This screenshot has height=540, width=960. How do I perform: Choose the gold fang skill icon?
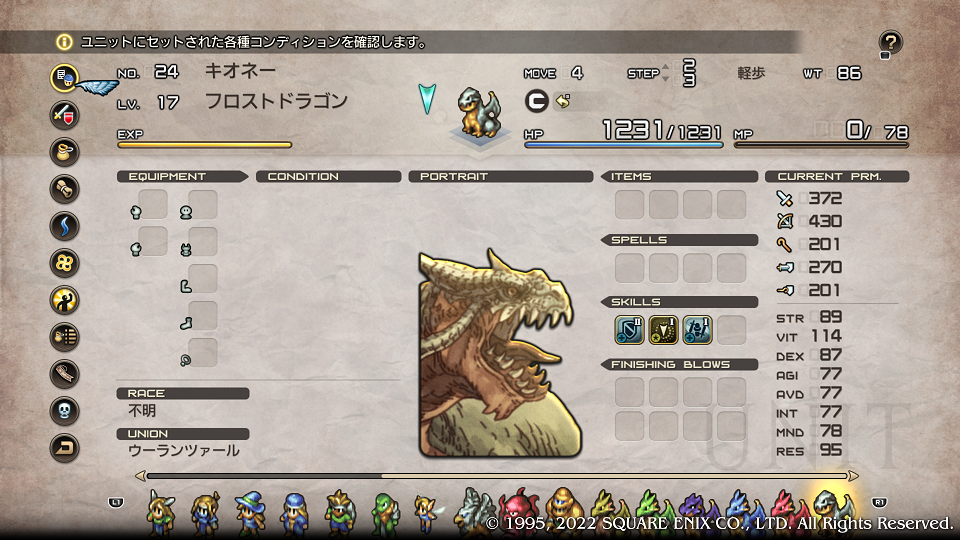point(664,329)
